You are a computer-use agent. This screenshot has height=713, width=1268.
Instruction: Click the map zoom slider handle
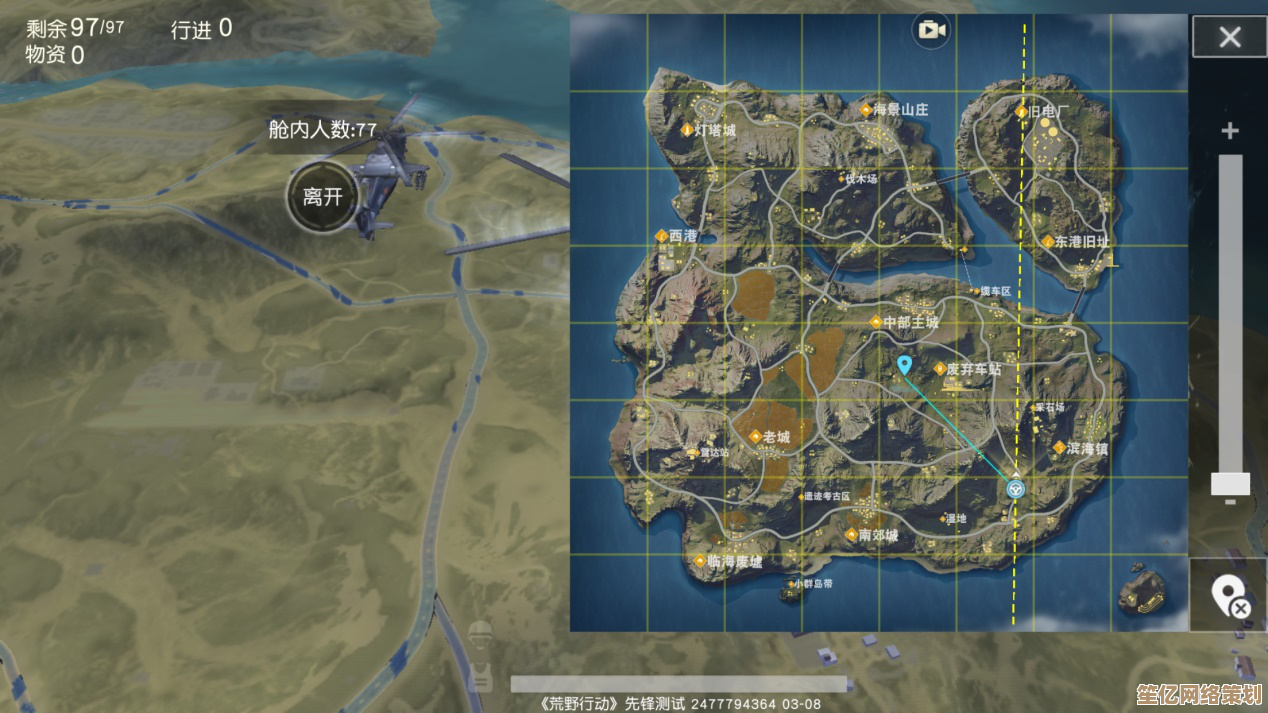[1229, 484]
